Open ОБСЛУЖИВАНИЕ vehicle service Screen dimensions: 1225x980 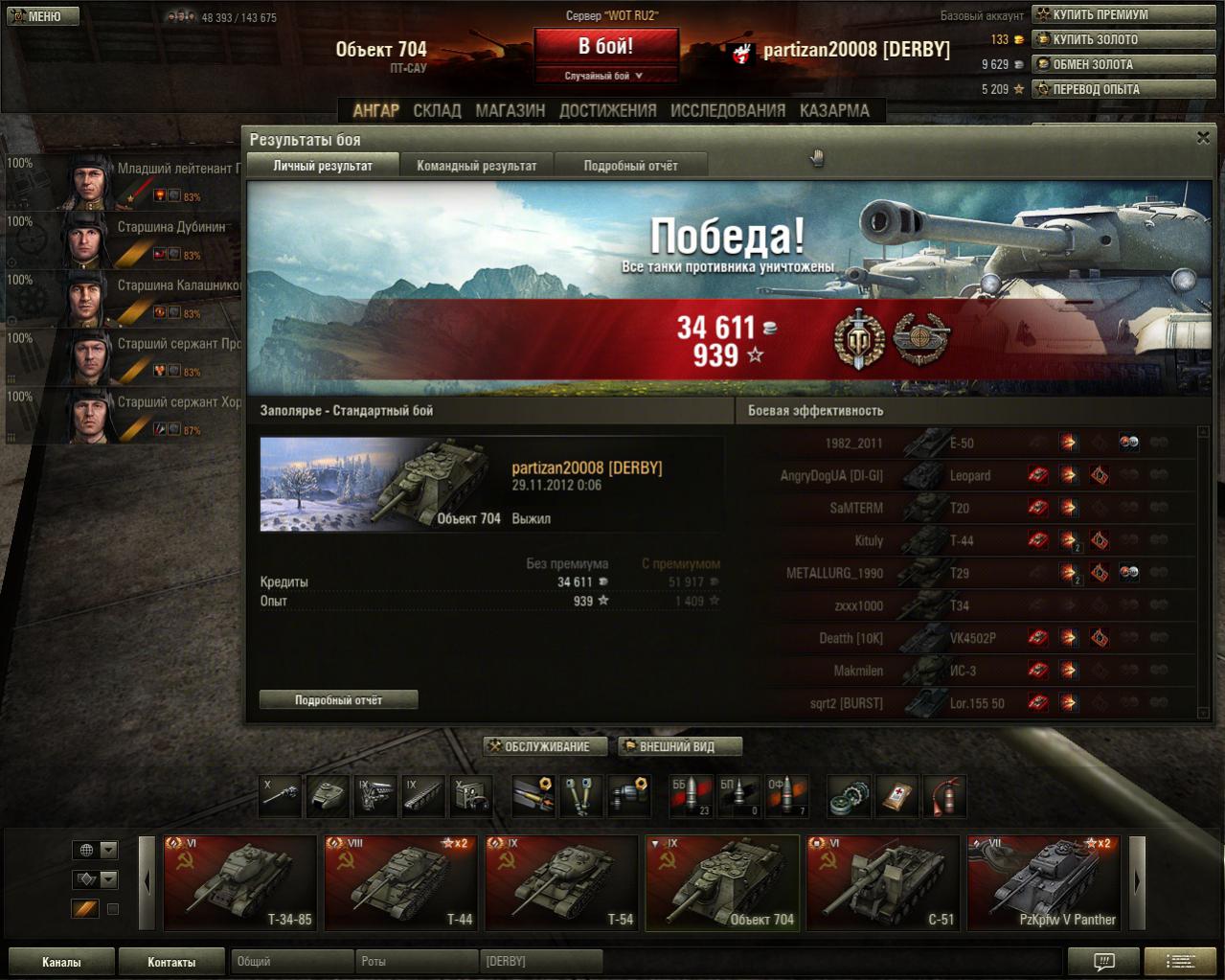point(546,746)
